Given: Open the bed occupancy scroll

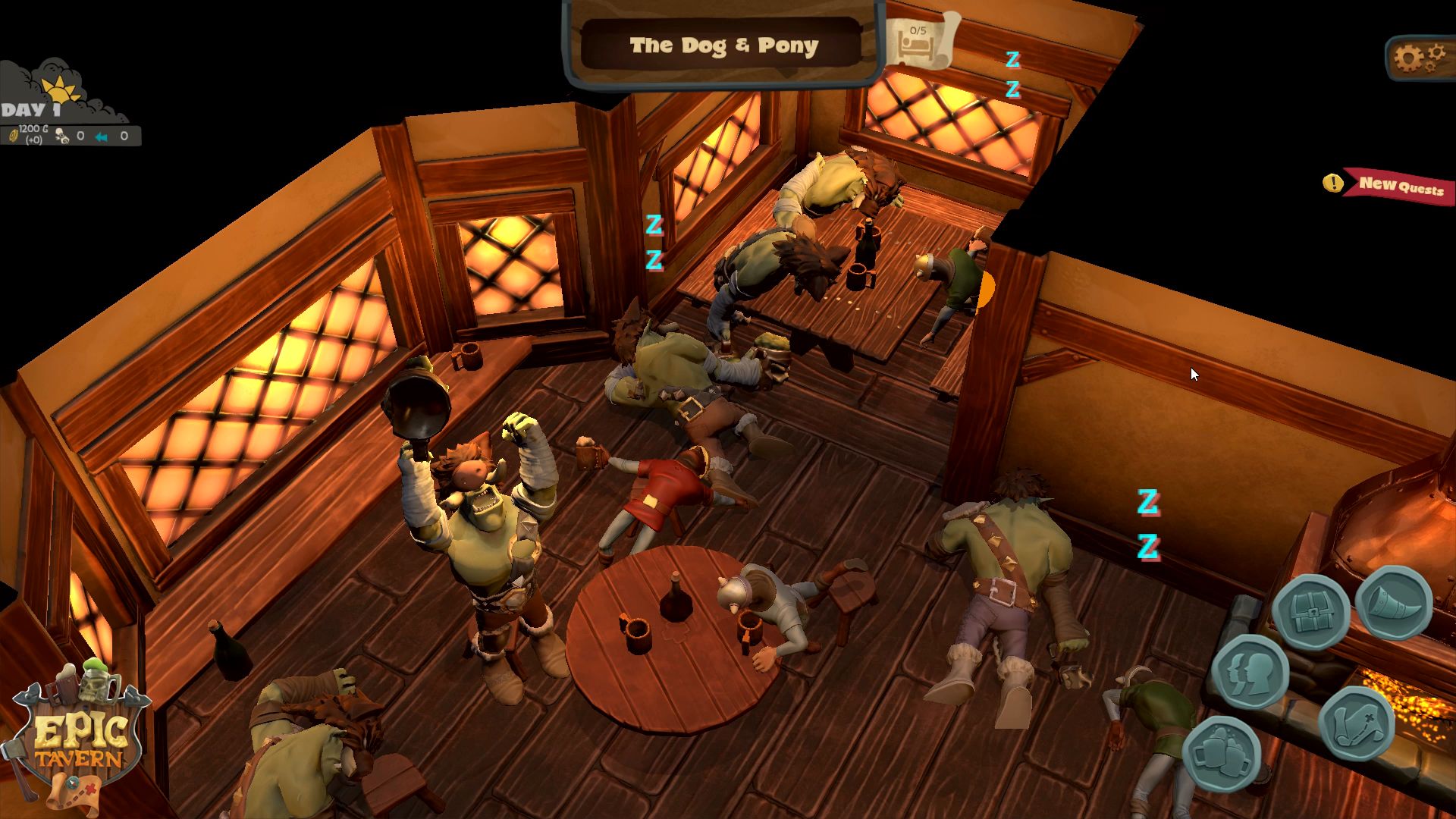Looking at the screenshot, I should pyautogui.click(x=918, y=41).
